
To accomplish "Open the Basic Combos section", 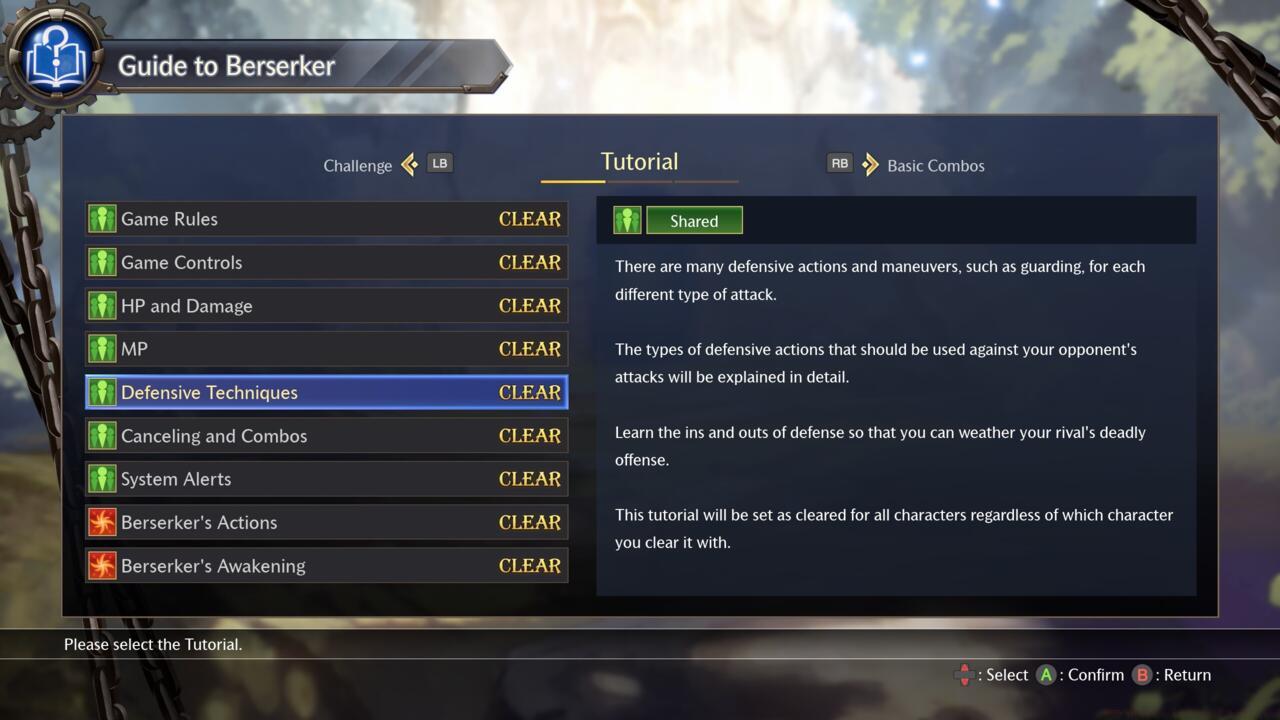I will pos(935,165).
